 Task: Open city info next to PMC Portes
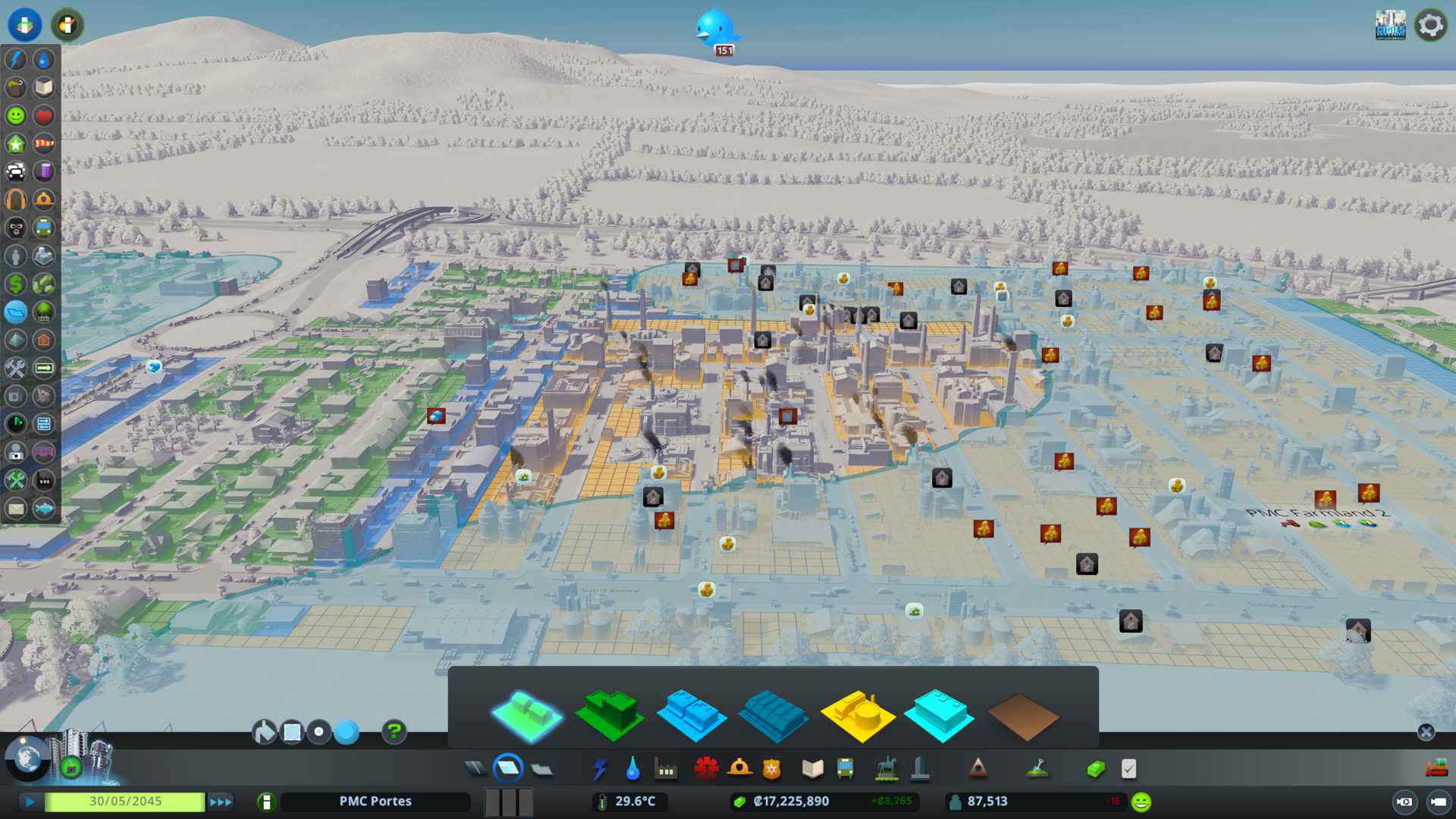click(266, 802)
